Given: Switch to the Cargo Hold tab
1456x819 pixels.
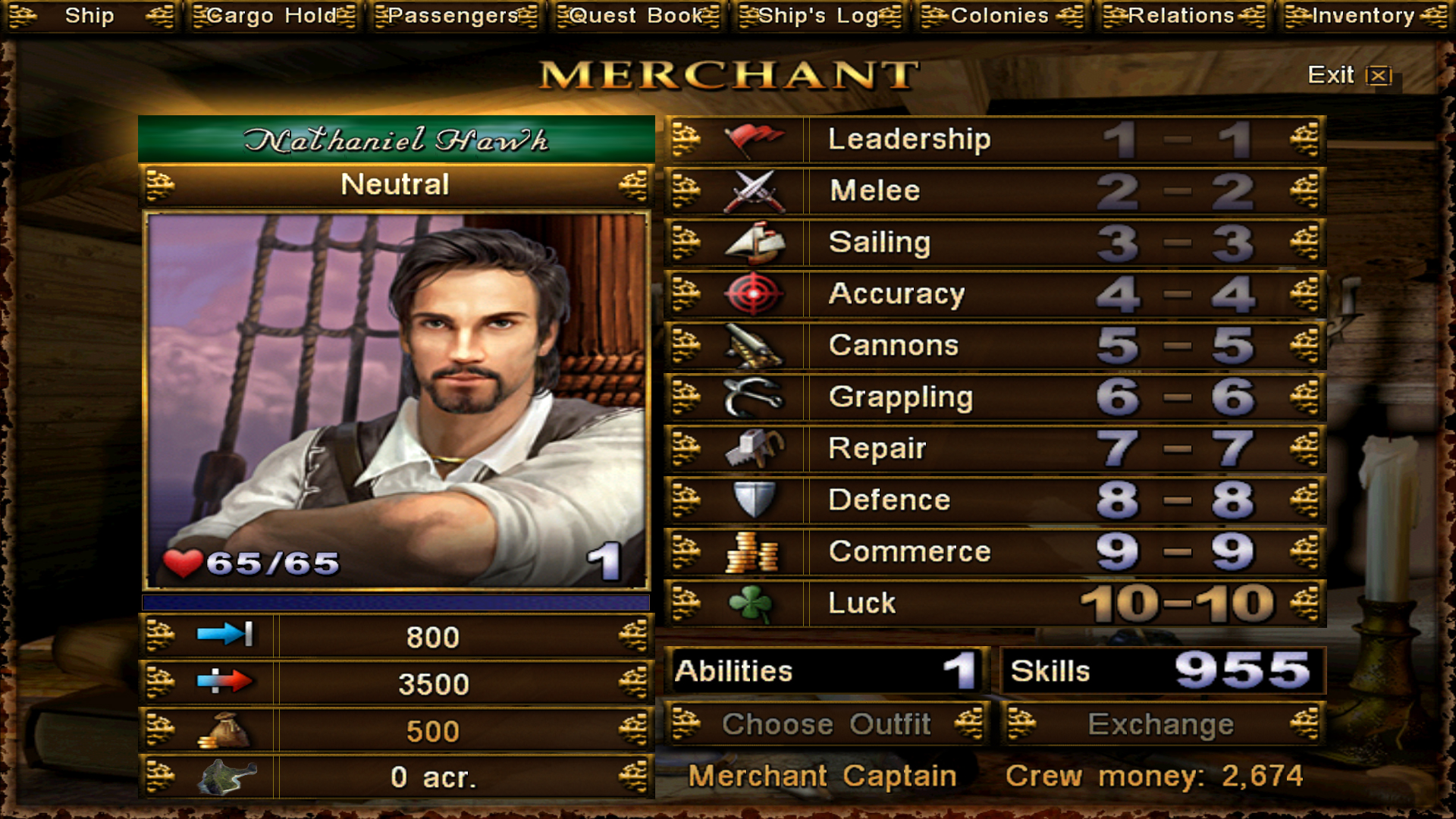Looking at the screenshot, I should 272,16.
